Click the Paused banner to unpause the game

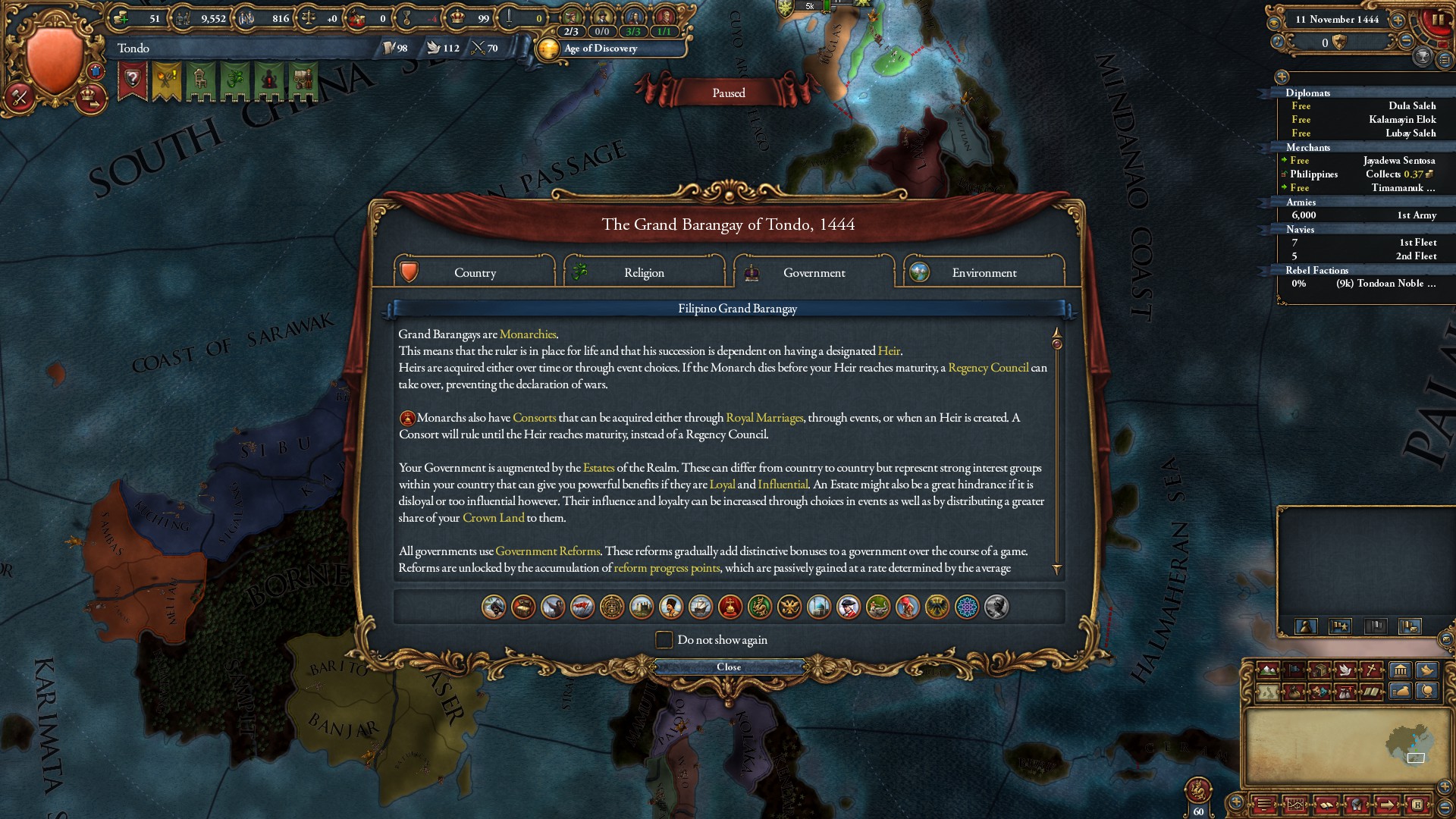click(x=727, y=92)
